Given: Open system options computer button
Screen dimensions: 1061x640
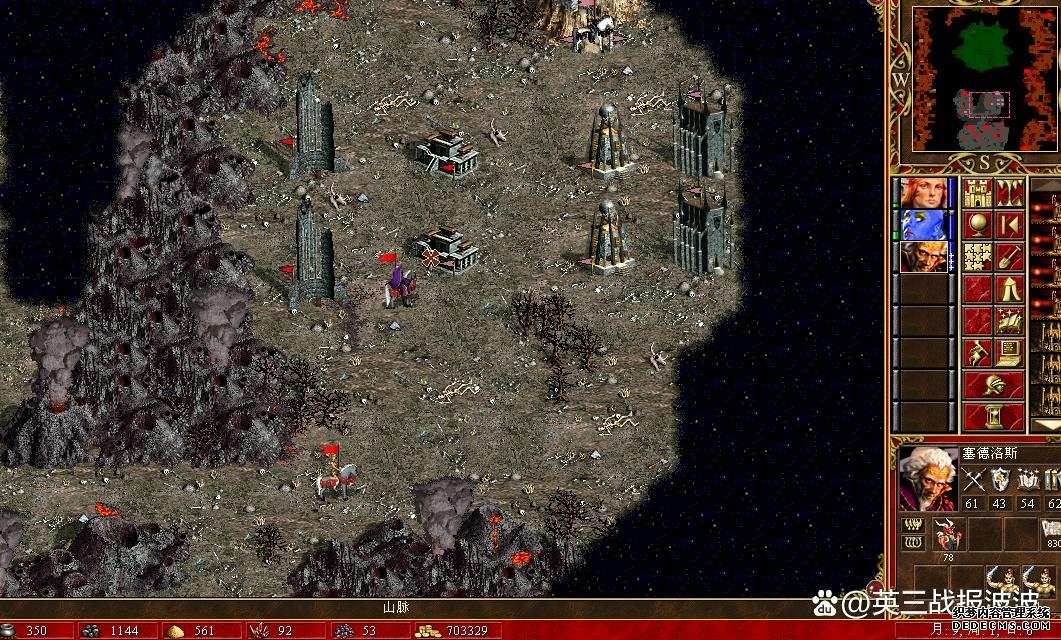Looking at the screenshot, I should [x=1009, y=353].
